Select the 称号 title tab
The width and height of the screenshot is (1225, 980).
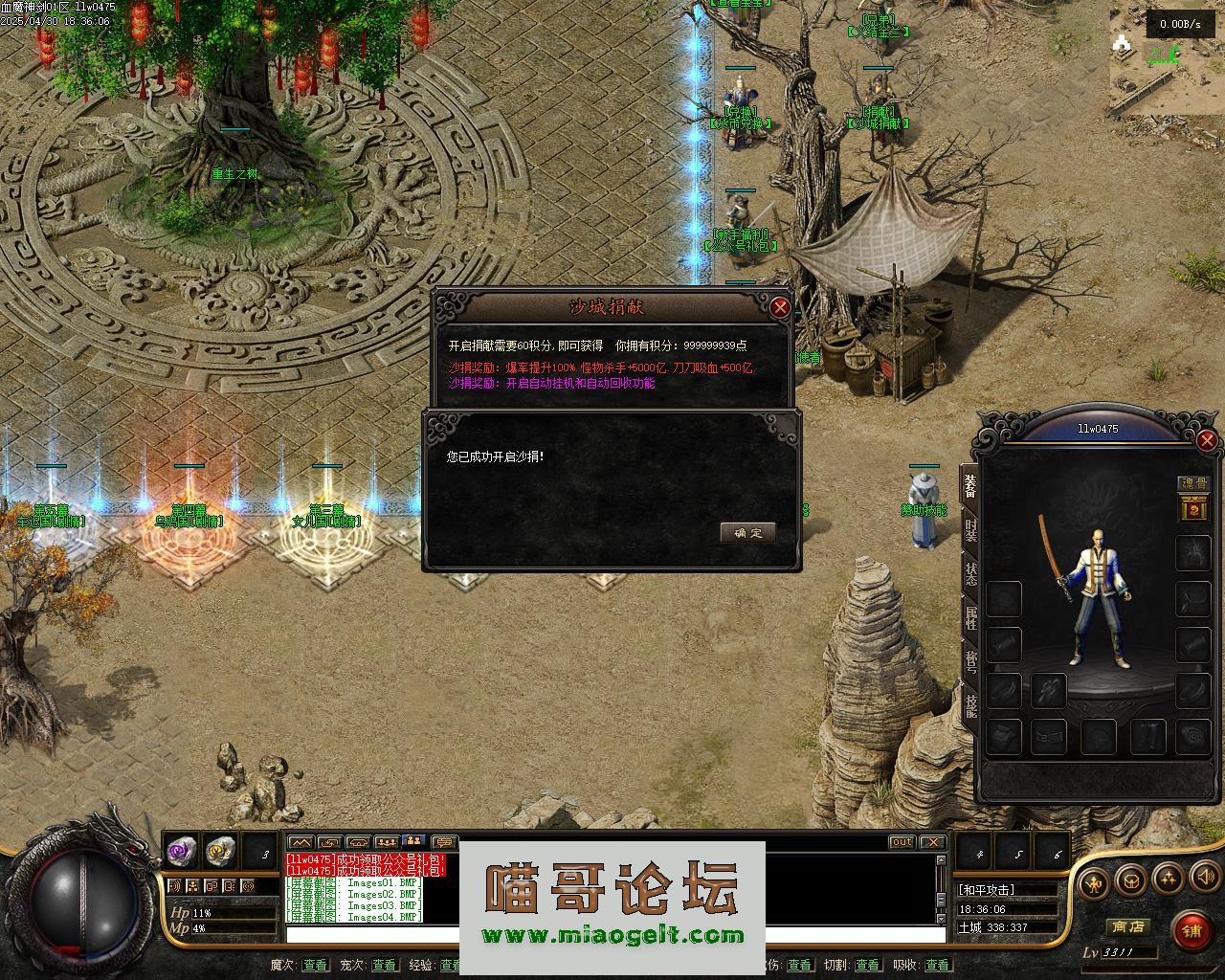point(970,662)
